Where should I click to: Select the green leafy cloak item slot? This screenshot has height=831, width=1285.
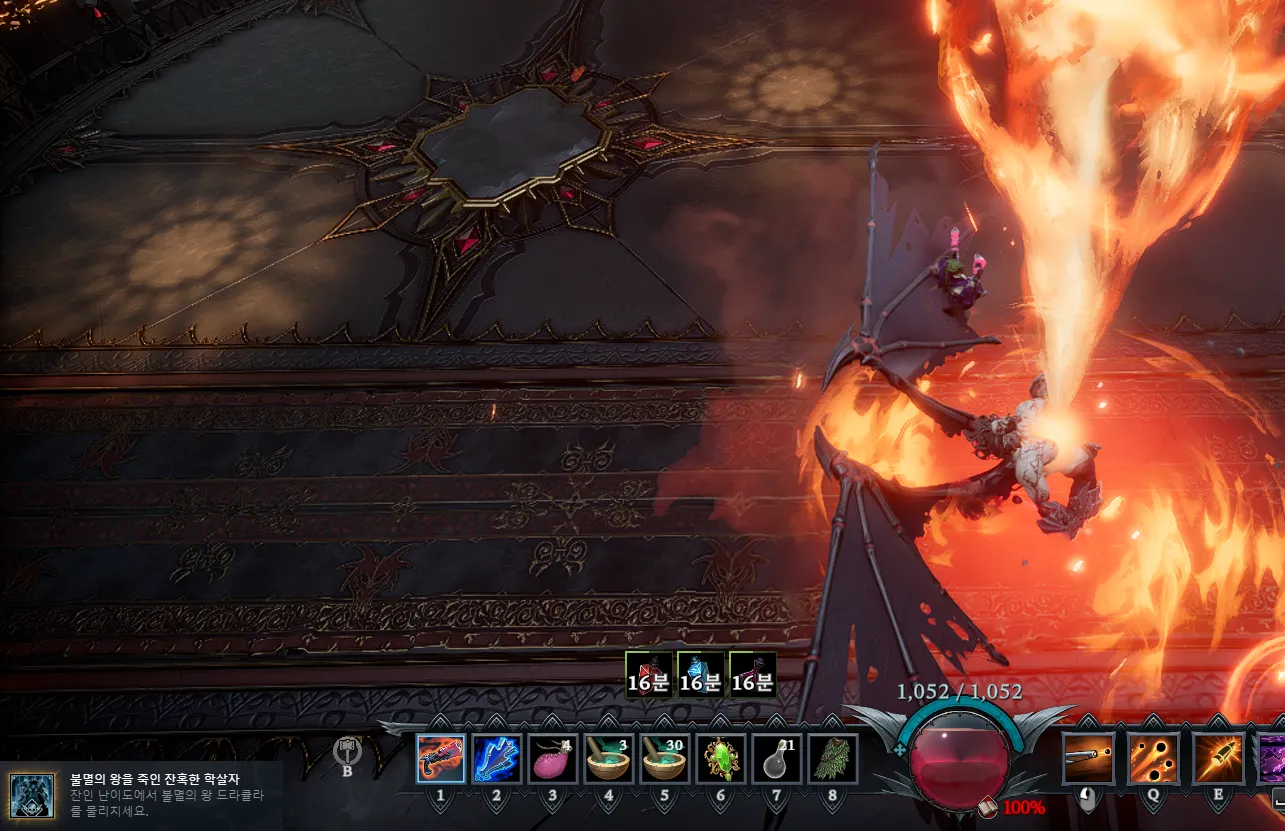(x=833, y=759)
